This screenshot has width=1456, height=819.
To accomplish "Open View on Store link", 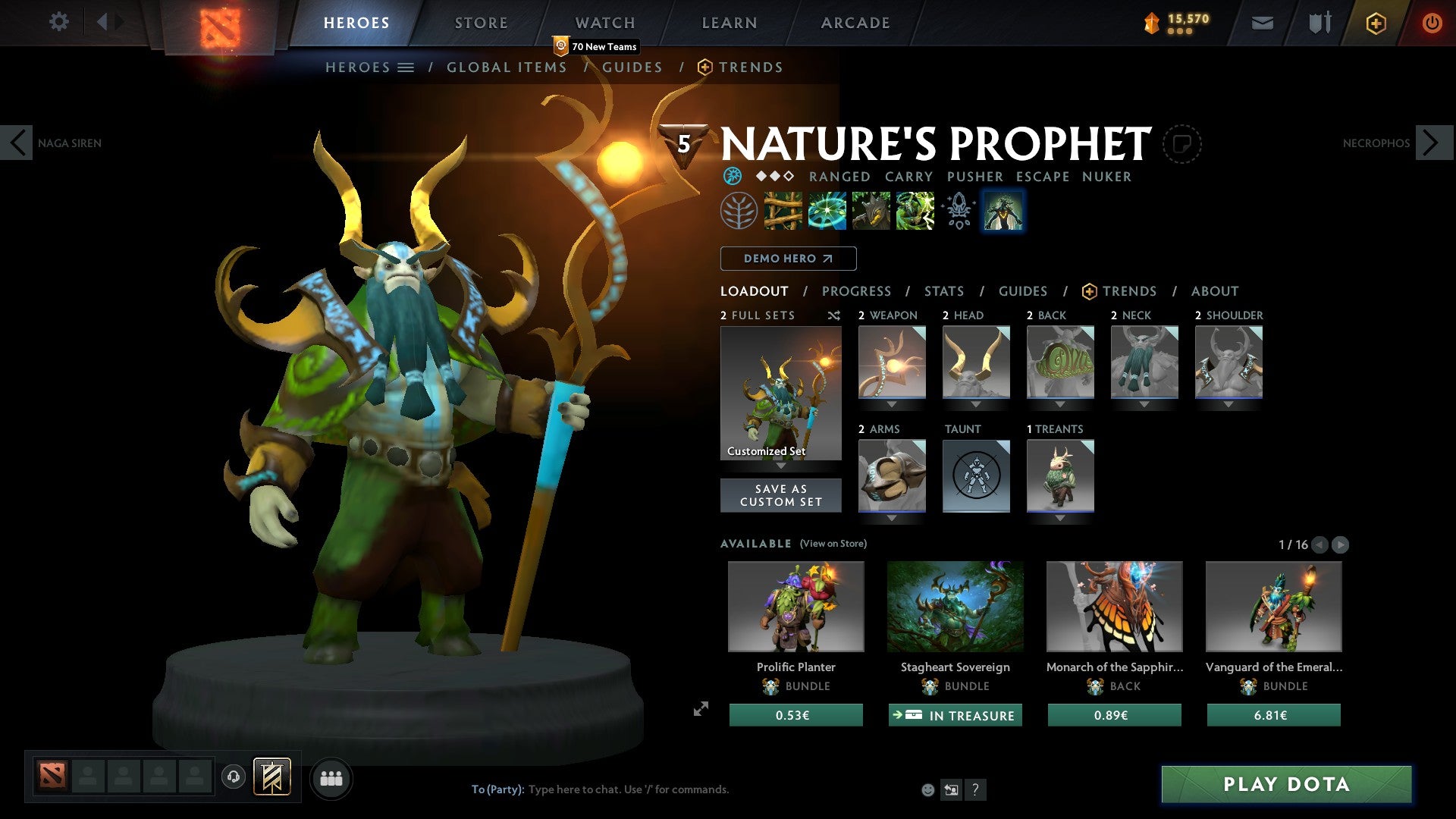I will click(x=832, y=544).
